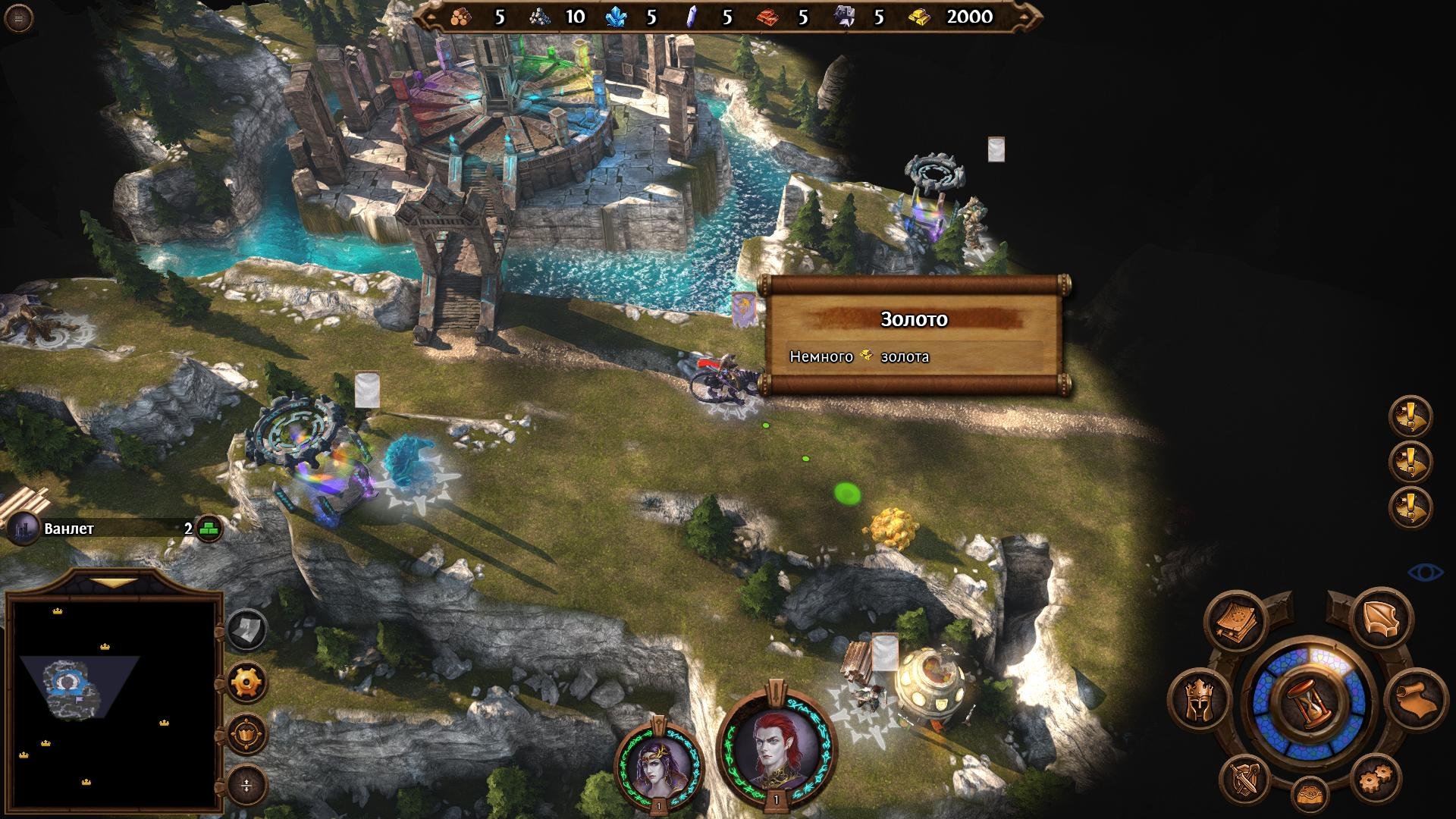Toggle the blue eye visibility icon
This screenshot has width=1456, height=819.
click(1425, 572)
